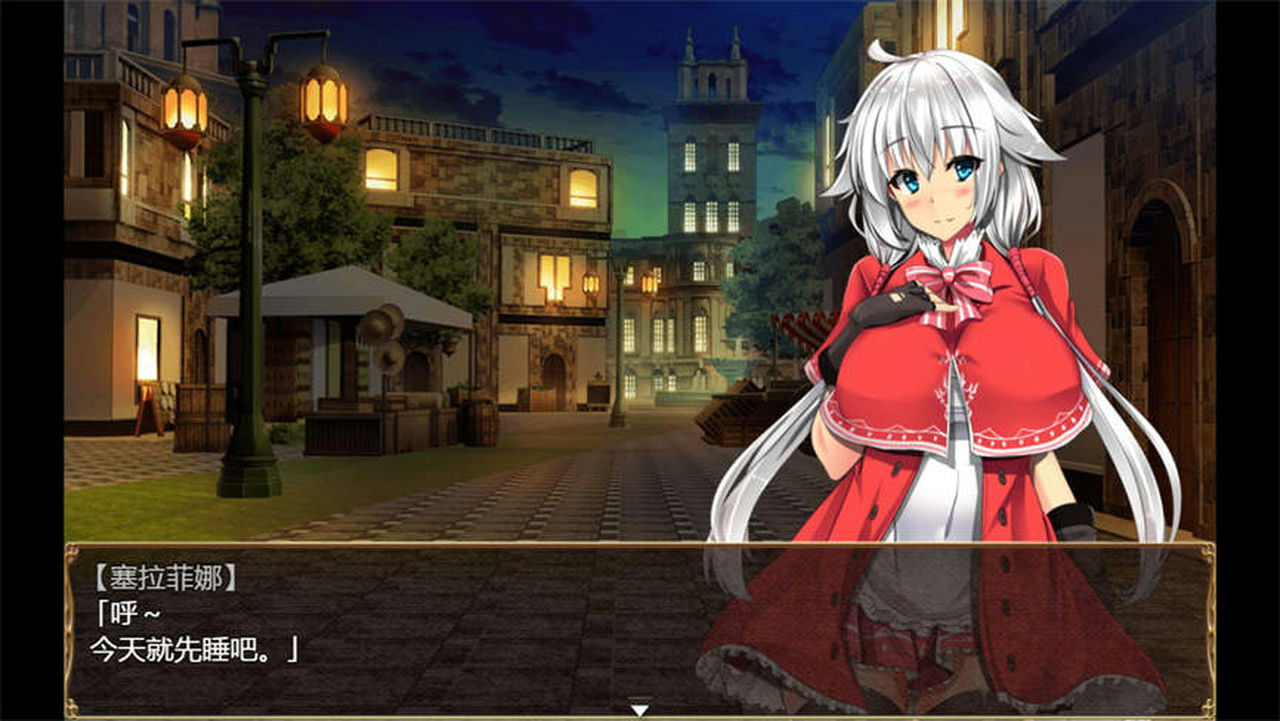Image resolution: width=1280 pixels, height=721 pixels.
Task: Click the white continue indicator below the textbox
Action: tap(637, 707)
